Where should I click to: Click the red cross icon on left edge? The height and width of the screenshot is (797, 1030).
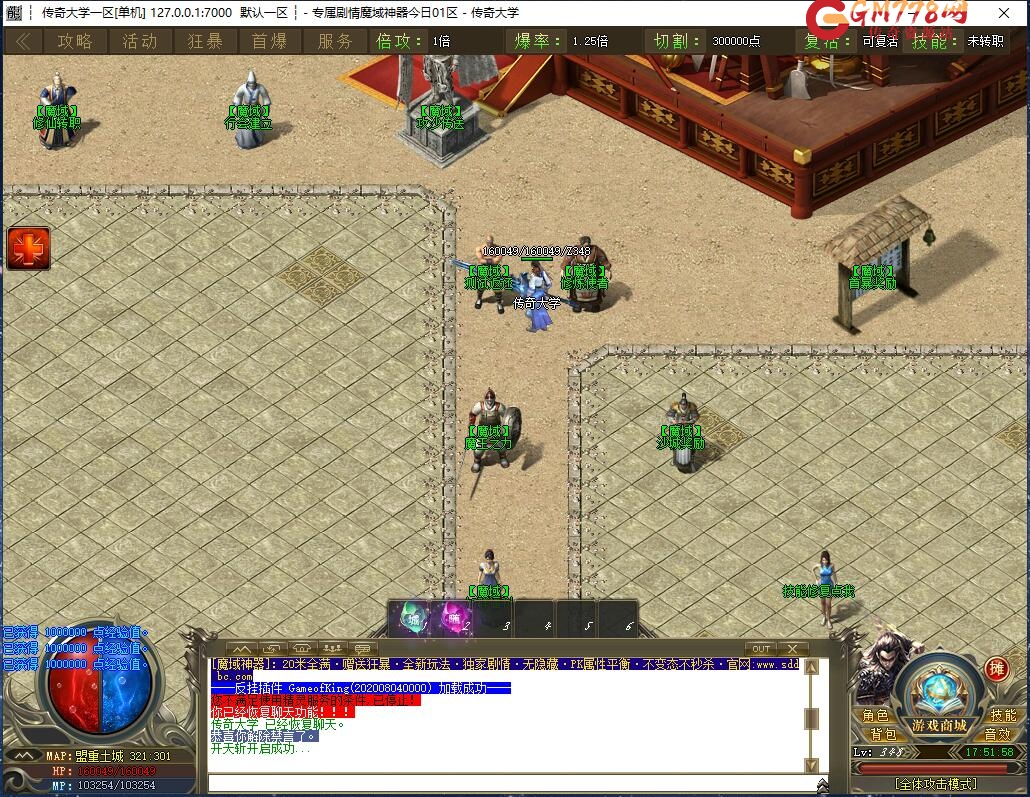pos(28,248)
